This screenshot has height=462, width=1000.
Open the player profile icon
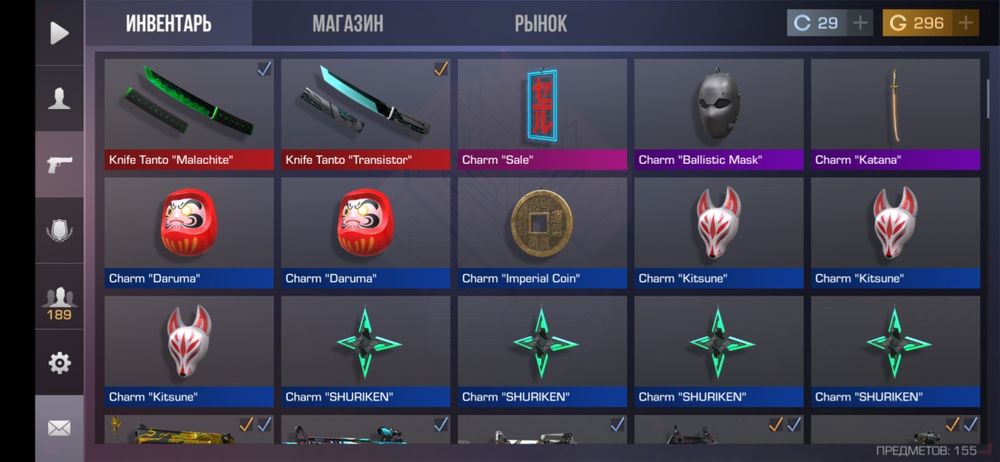[x=59, y=98]
